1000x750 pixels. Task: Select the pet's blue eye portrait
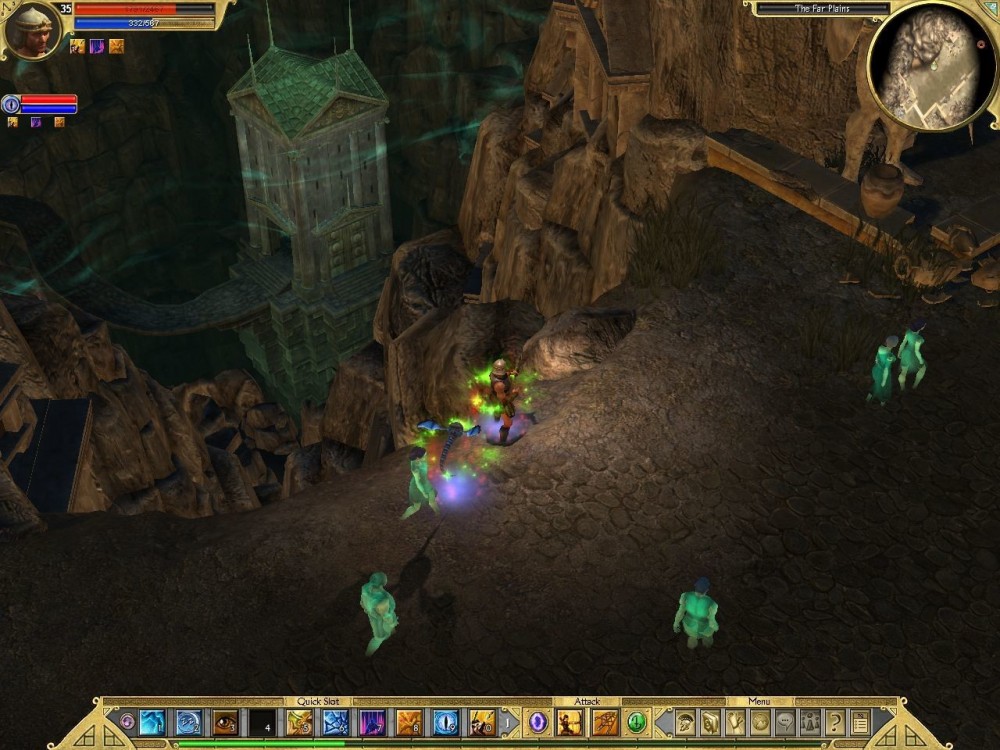pos(11,104)
